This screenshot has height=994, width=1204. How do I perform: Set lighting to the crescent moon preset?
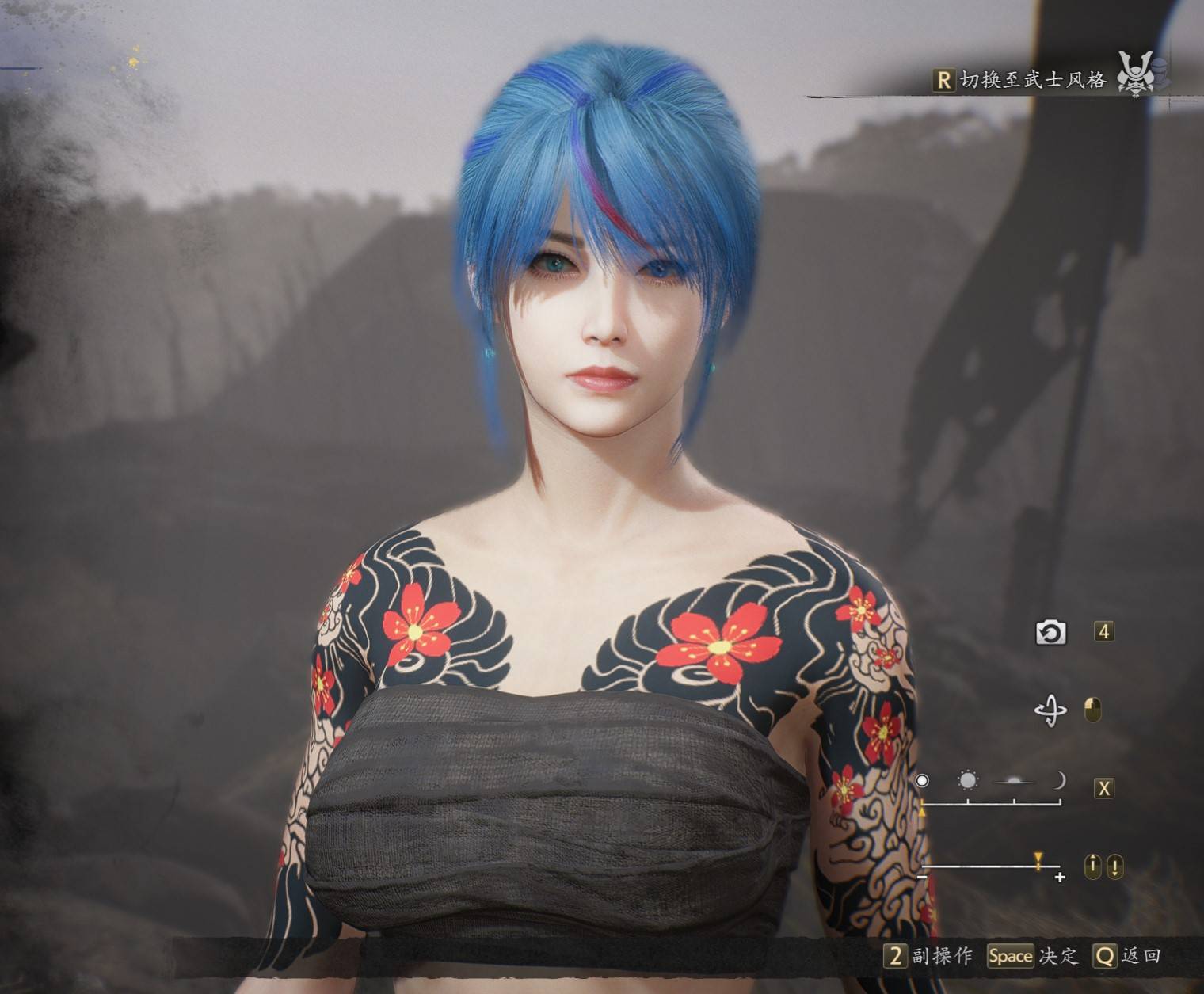[x=1059, y=781]
